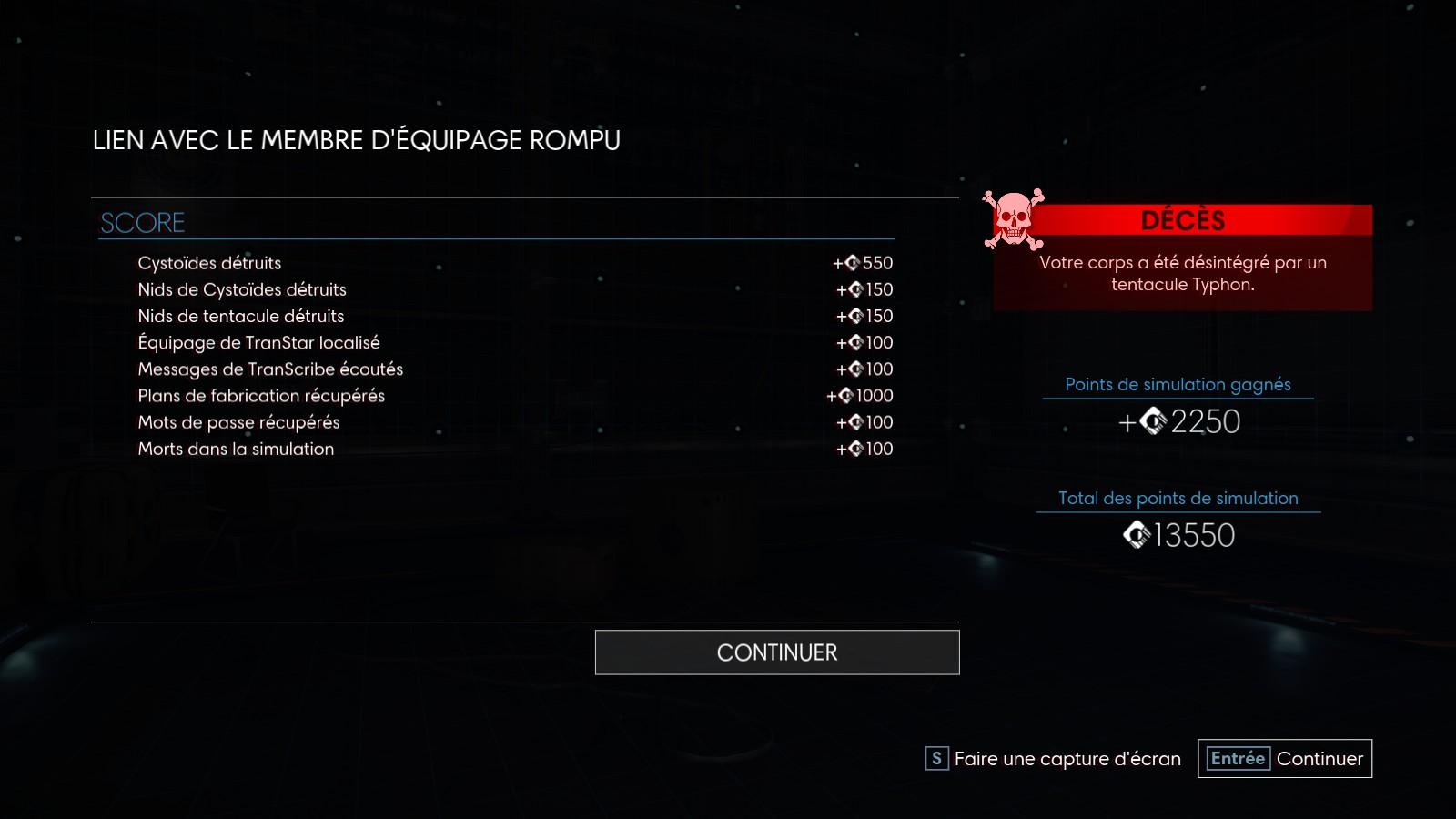The image size is (1456, 819).
Task: Click the skull icon above the DÉCÈS banner
Action: pyautogui.click(x=1012, y=220)
